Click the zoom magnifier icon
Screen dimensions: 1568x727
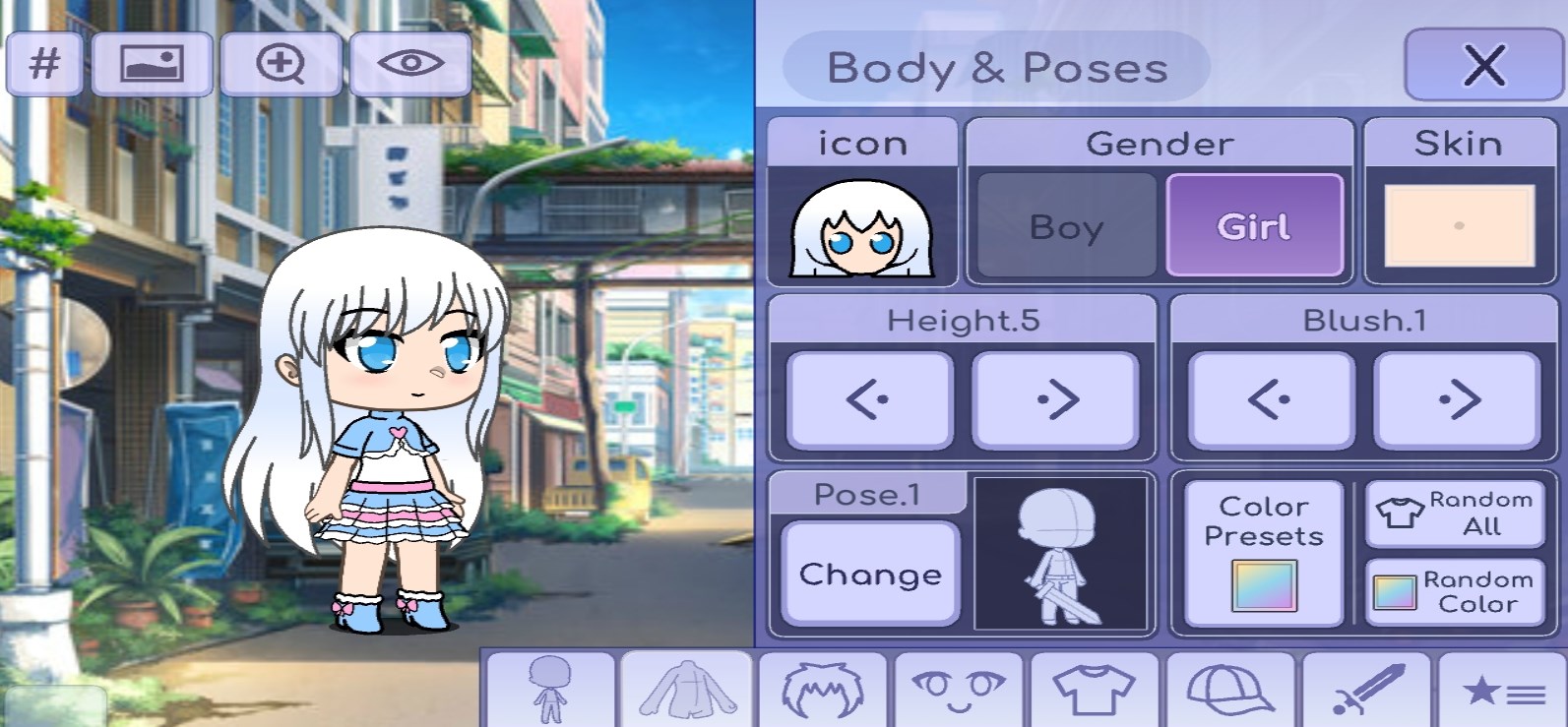tap(282, 63)
